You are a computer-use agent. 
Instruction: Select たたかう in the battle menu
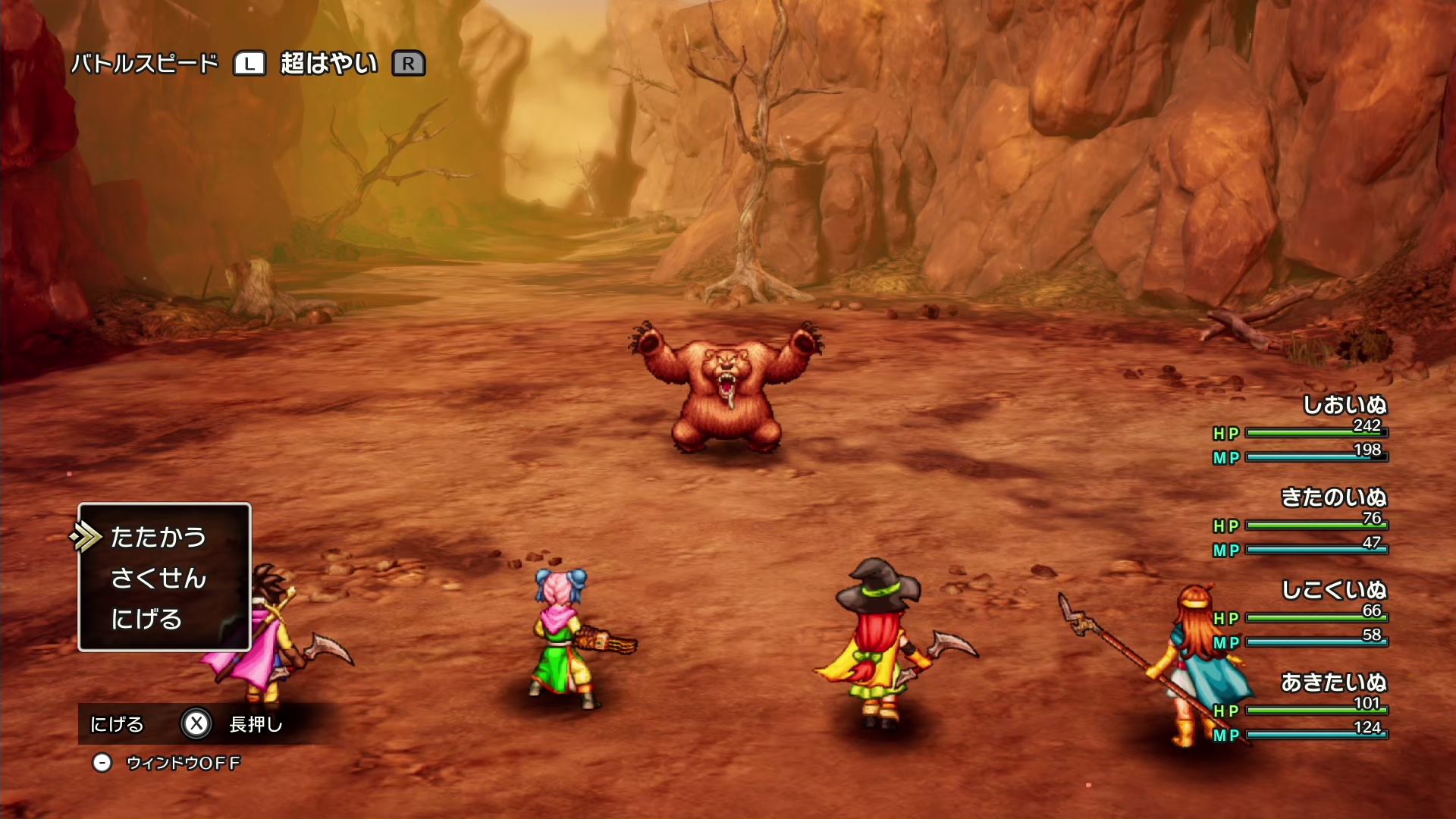point(158,537)
